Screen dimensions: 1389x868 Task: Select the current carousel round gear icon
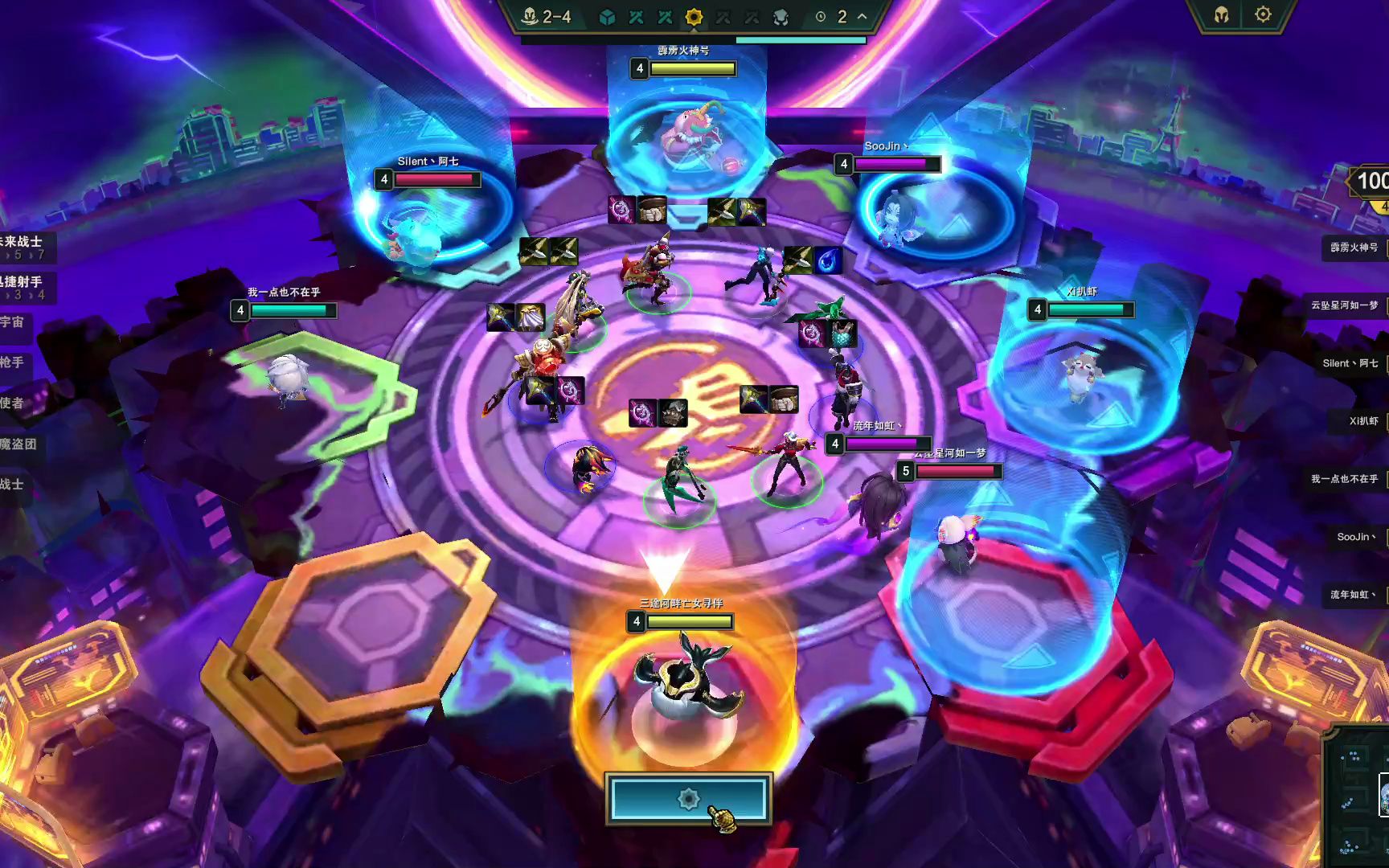pos(694,17)
